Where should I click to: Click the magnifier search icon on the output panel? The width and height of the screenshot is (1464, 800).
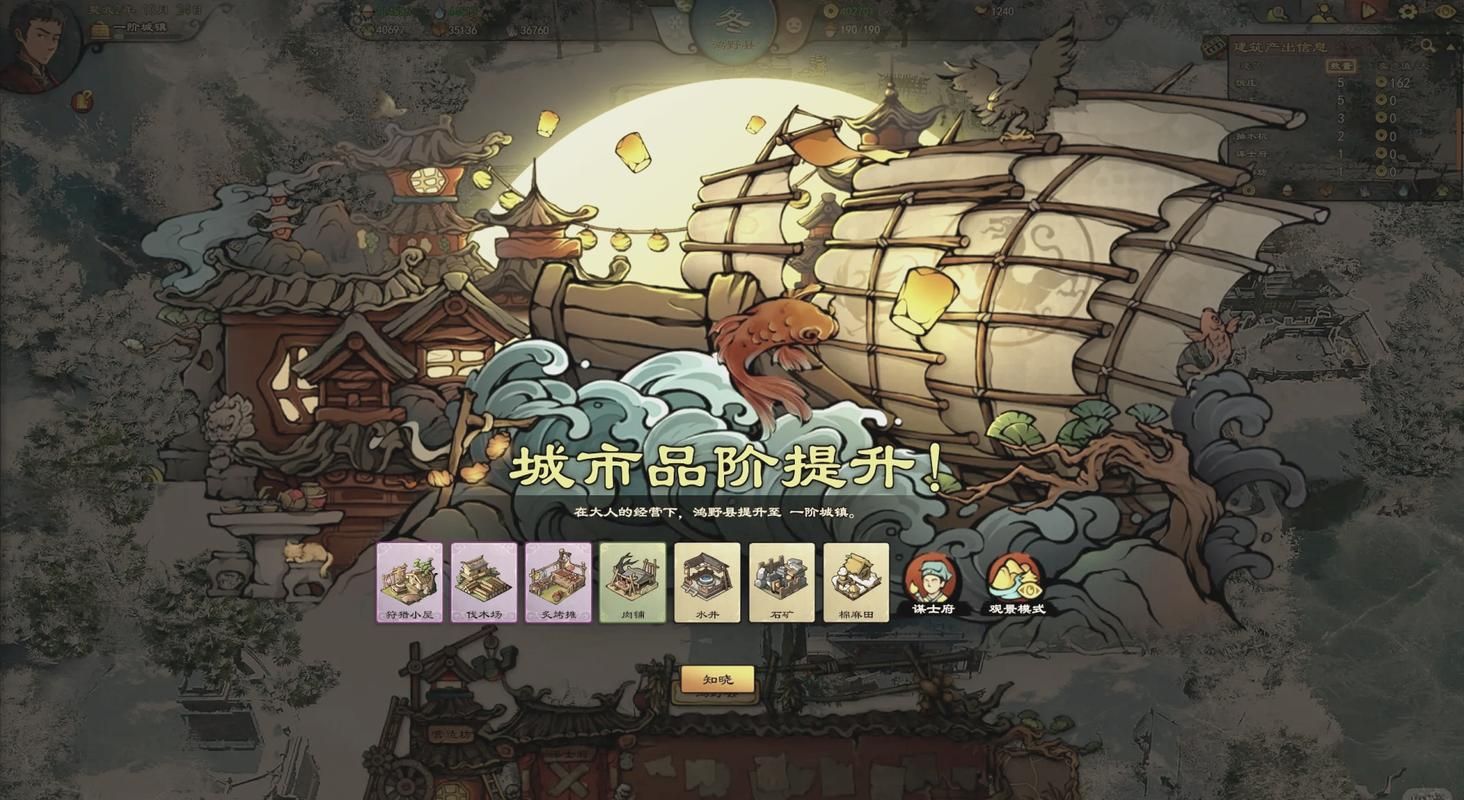(1428, 45)
